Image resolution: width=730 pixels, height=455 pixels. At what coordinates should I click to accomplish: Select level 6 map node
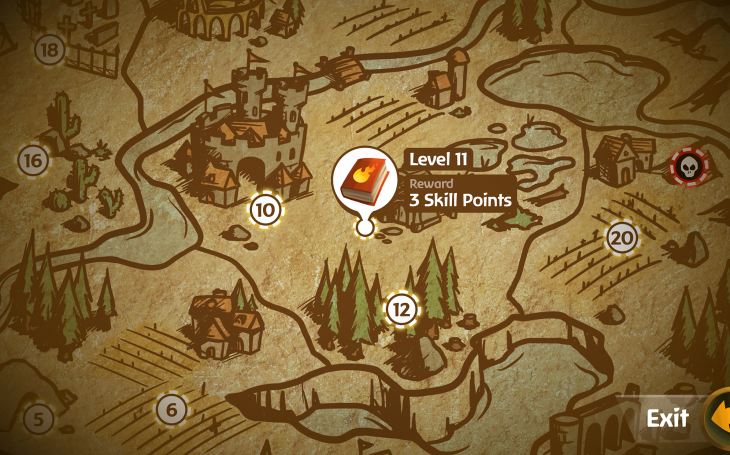(x=172, y=408)
